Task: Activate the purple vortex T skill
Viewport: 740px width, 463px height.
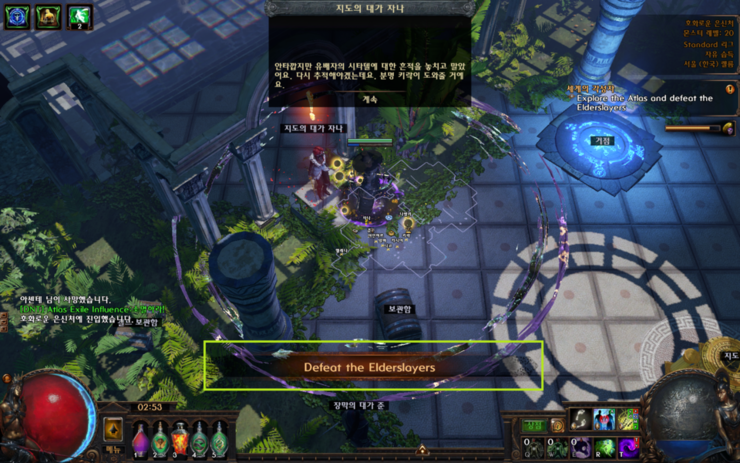Action: click(x=628, y=447)
